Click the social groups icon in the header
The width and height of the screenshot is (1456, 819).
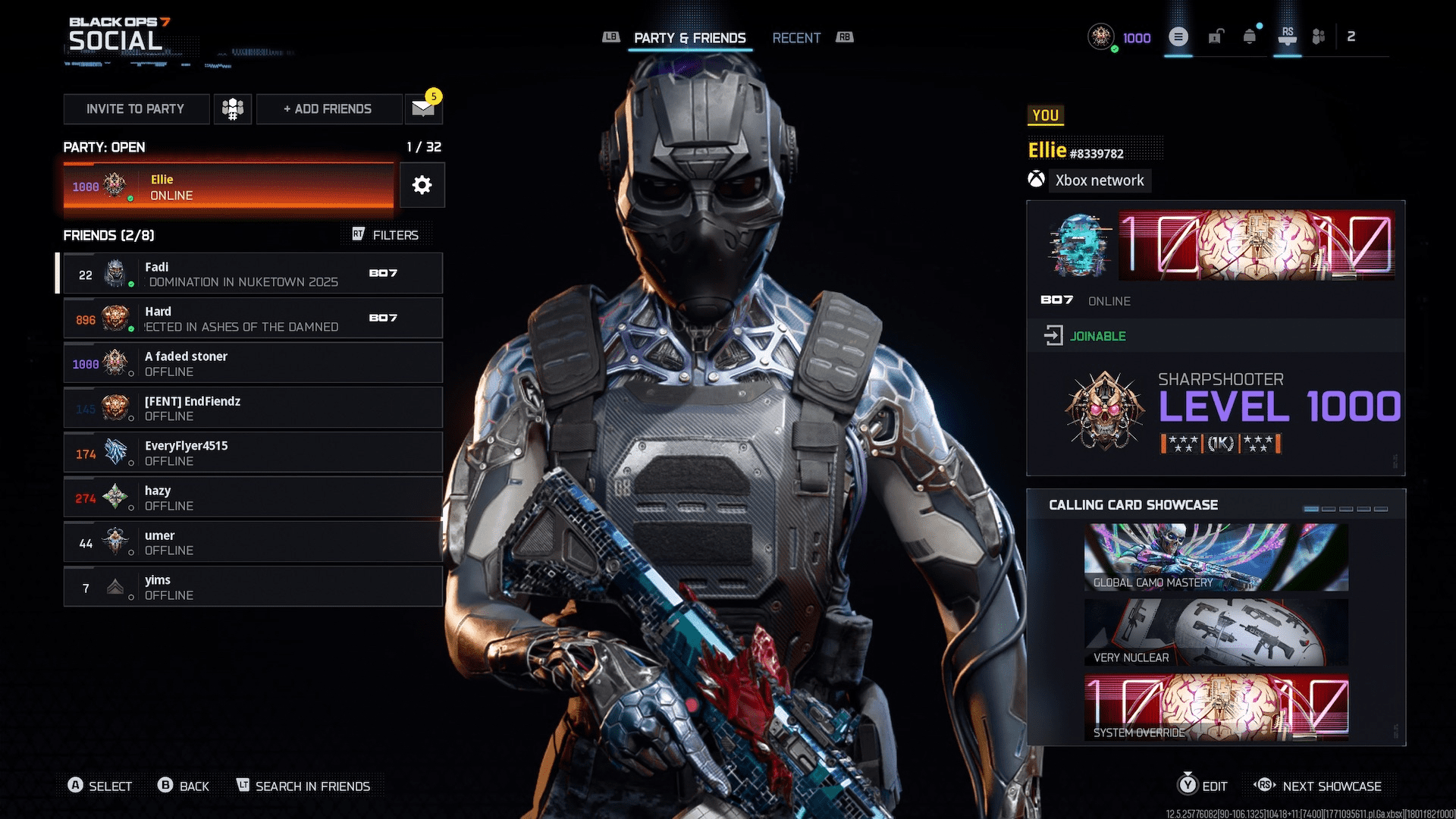(1318, 36)
